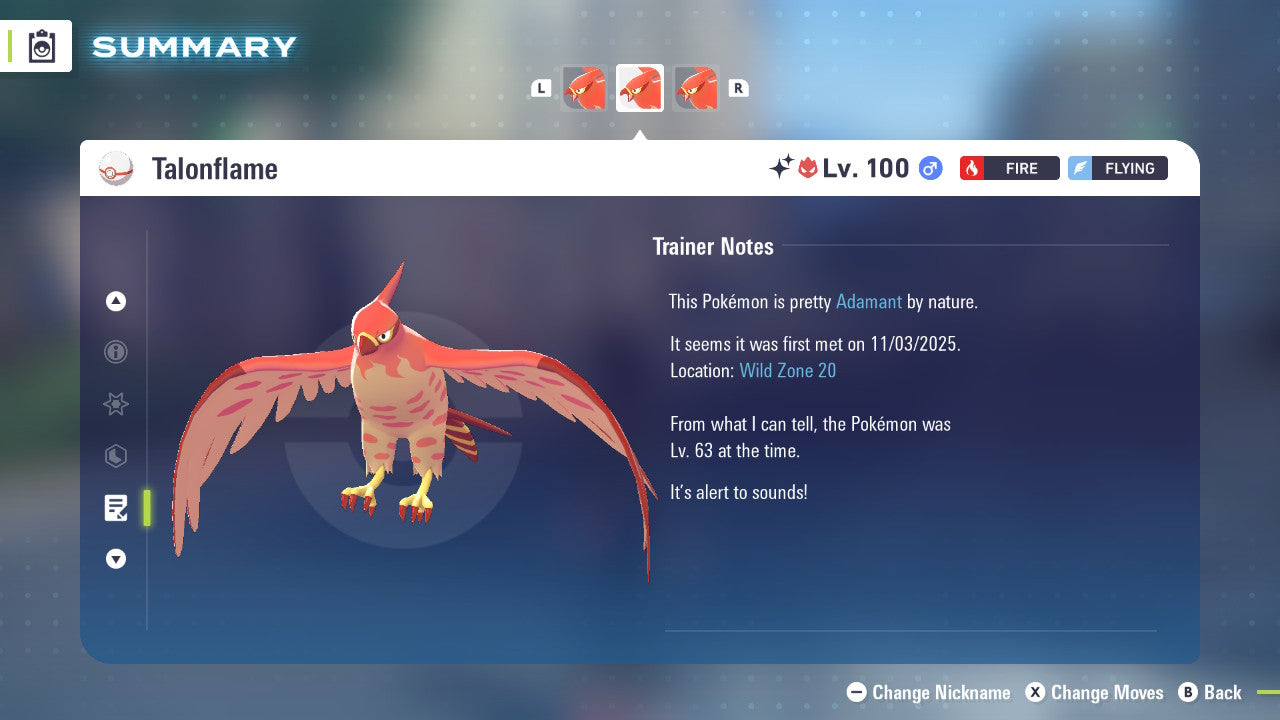Click the Summary clipboard icon top left
This screenshot has height=720, width=1280.
pos(41,46)
